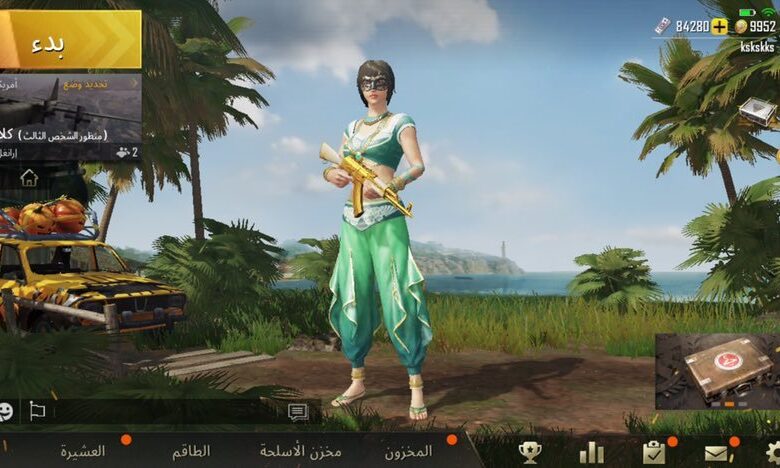This screenshot has width=780, height=468.
Task: Open the الطاقم crew tab
Action: (190, 451)
